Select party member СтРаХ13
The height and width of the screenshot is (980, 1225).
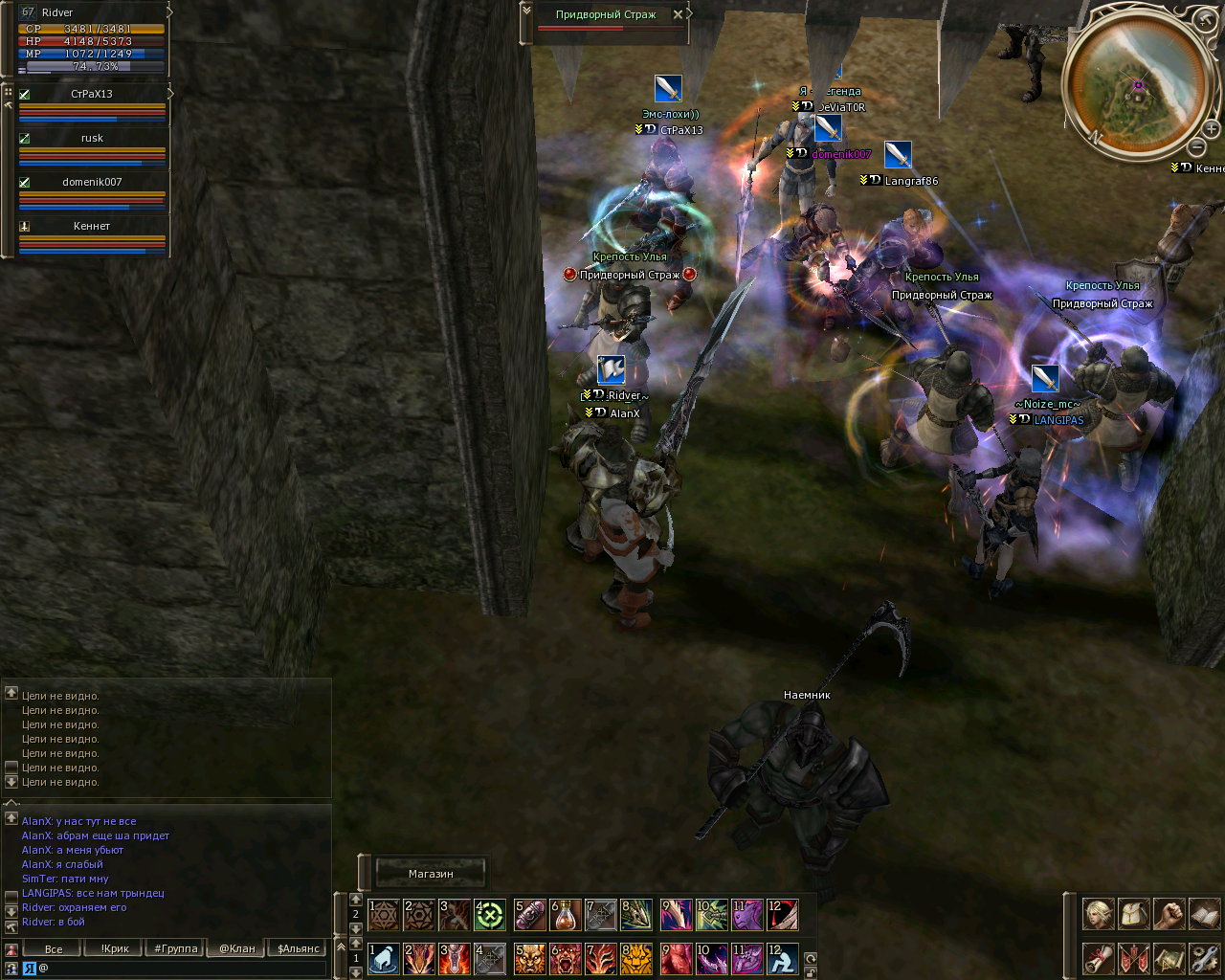(x=92, y=94)
